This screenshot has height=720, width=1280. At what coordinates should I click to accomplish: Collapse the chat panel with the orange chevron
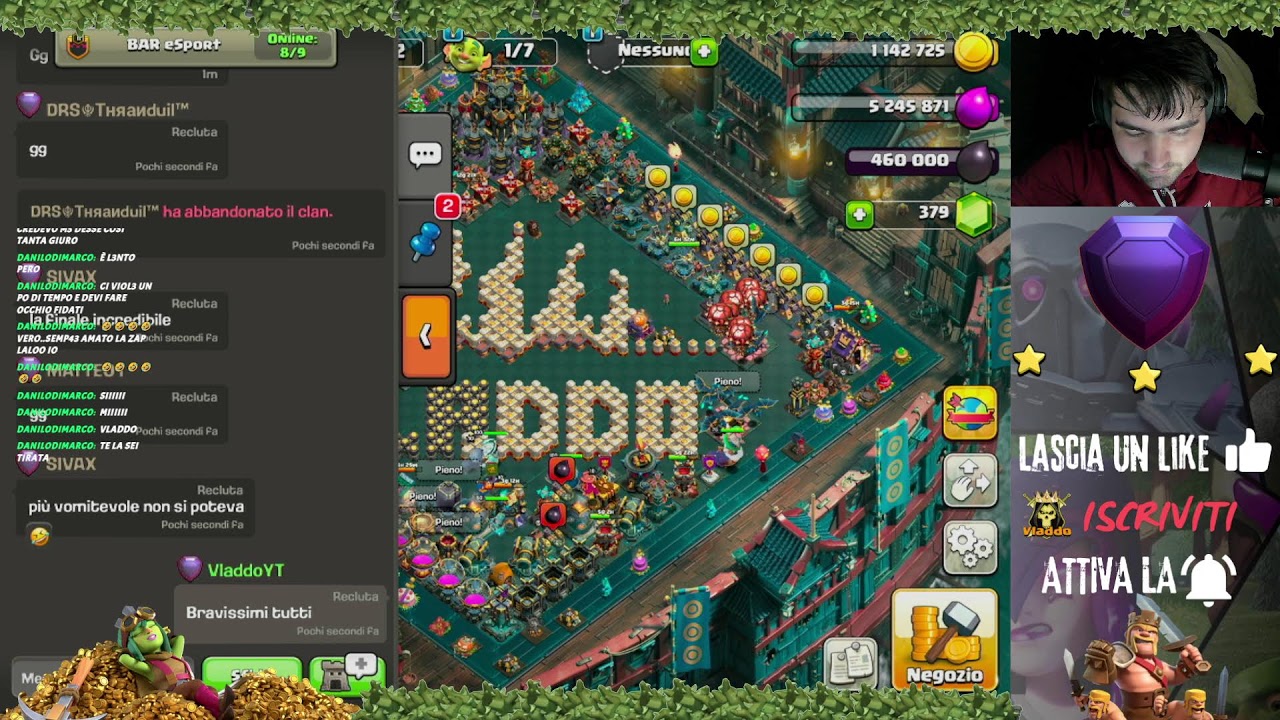428,333
